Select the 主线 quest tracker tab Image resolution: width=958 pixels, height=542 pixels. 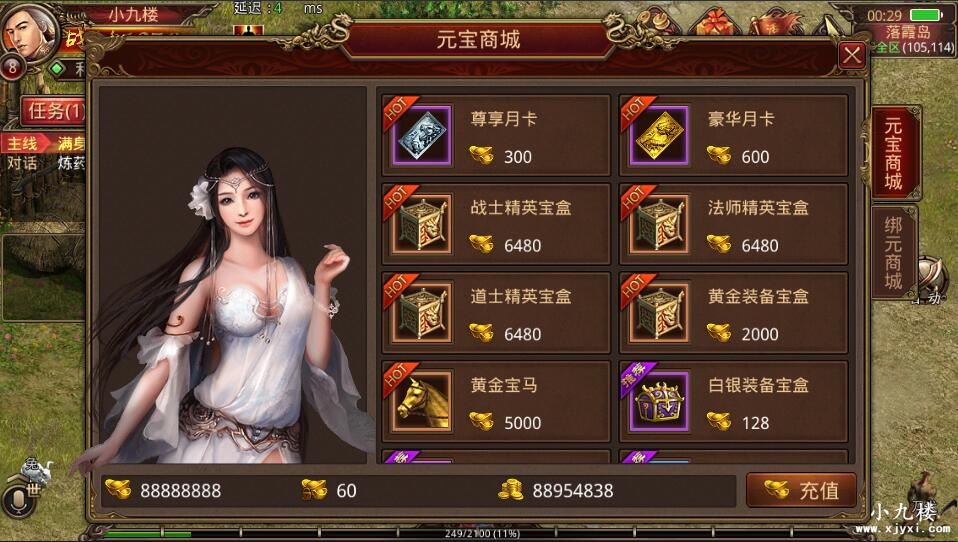click(x=22, y=143)
